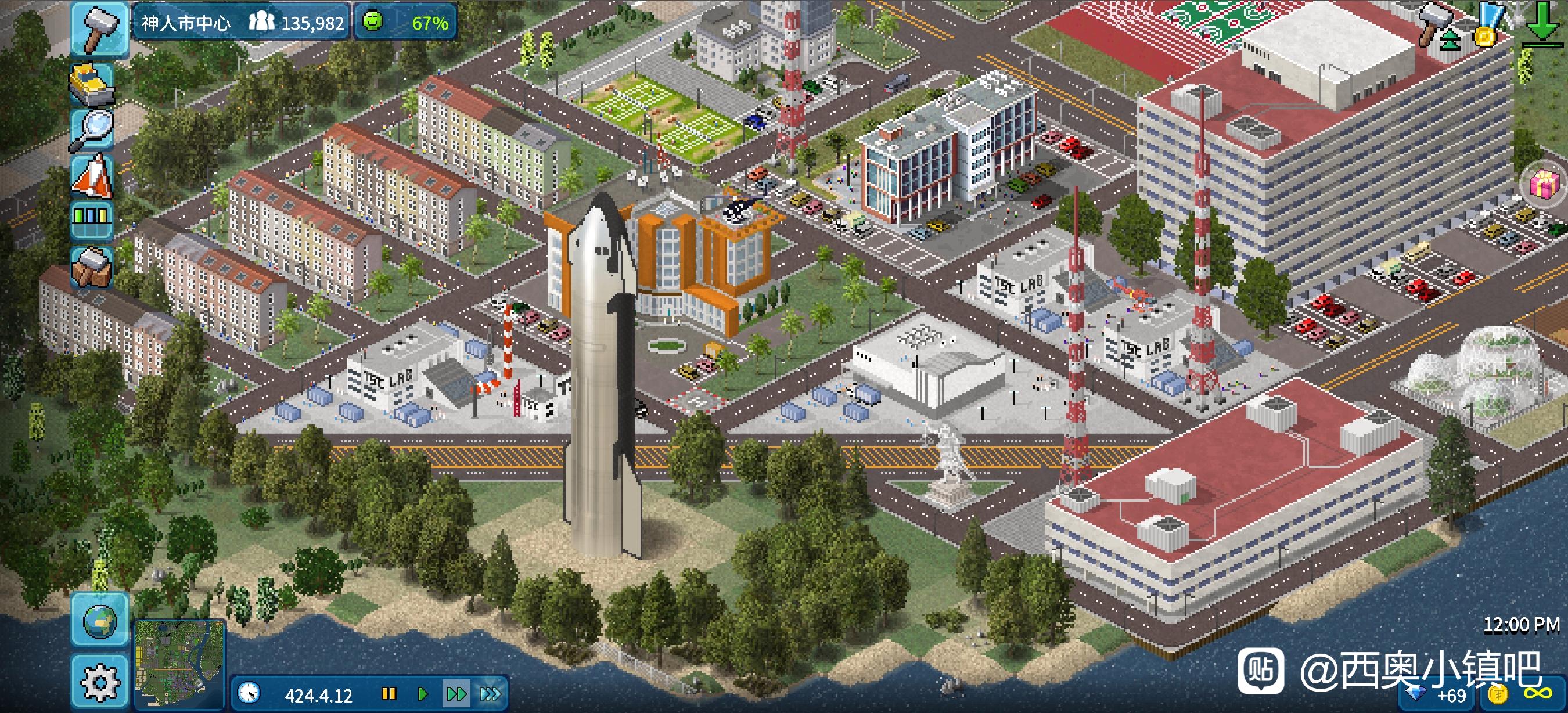Select the hammer and crates tool

pos(92,266)
